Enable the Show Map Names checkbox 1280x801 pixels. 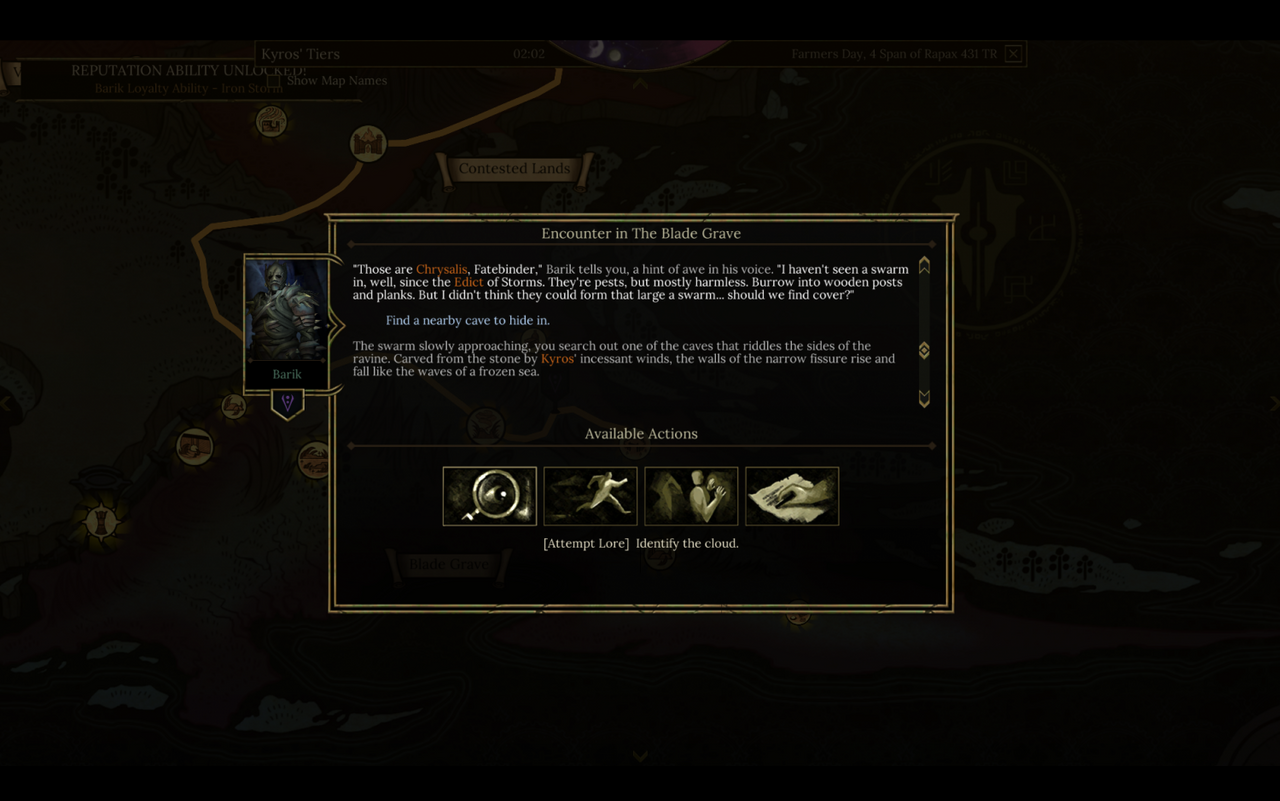coord(272,80)
